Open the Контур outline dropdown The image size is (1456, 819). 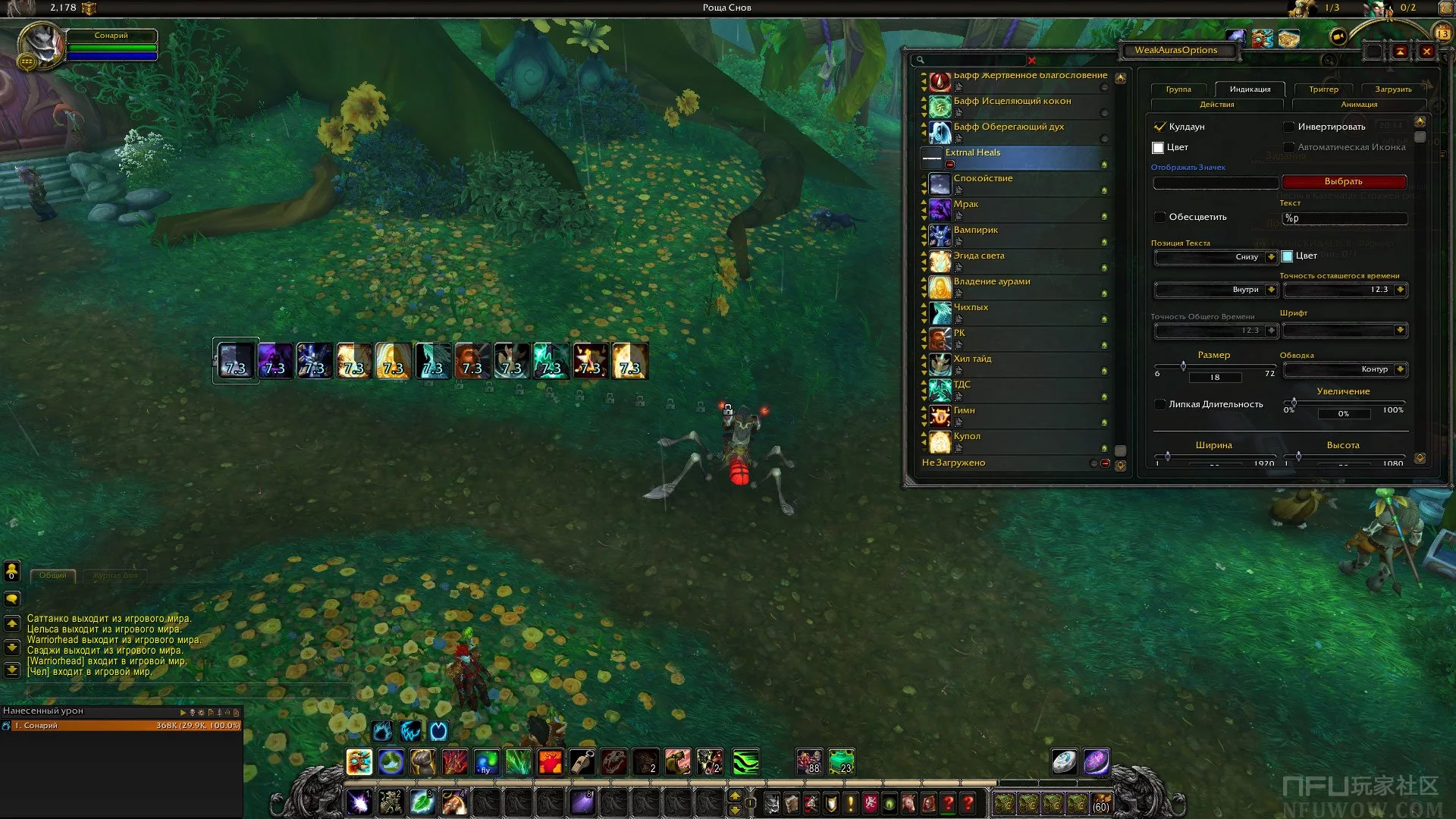(x=1400, y=369)
